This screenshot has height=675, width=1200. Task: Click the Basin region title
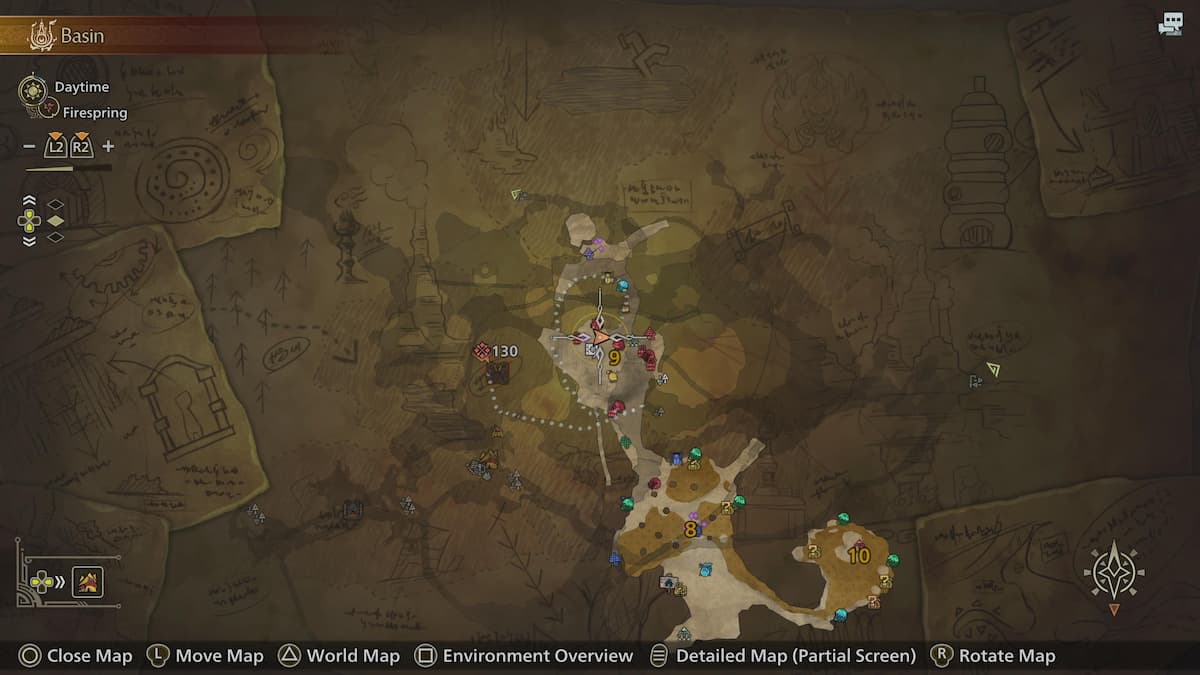82,37
